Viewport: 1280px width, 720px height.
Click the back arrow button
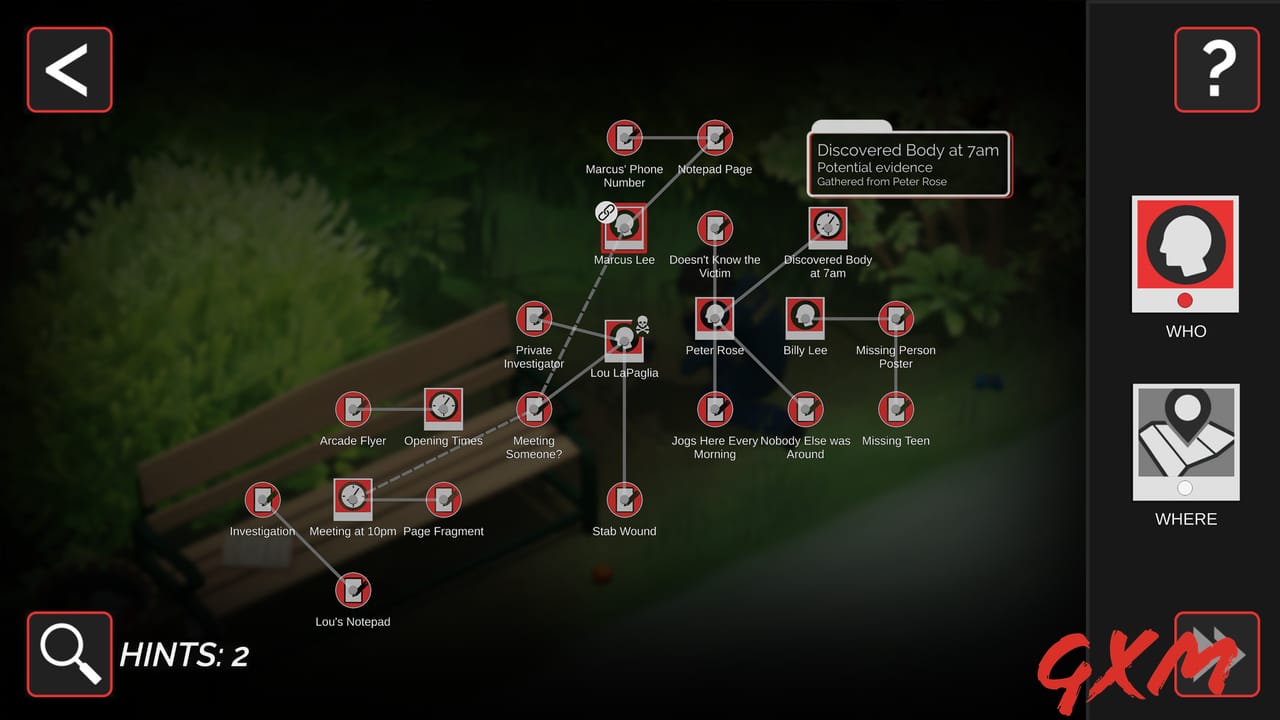pyautogui.click(x=68, y=69)
